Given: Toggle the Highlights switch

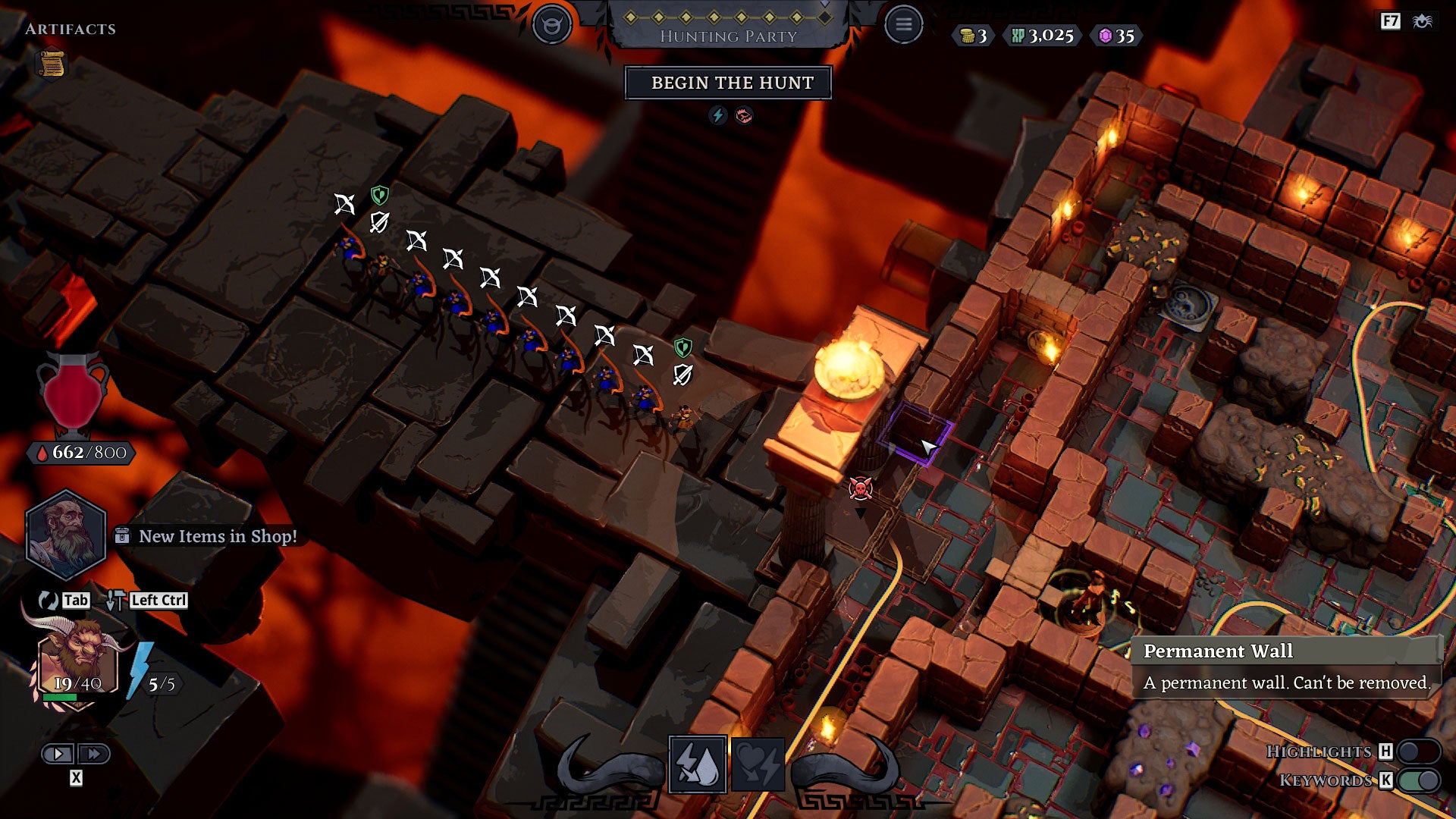Looking at the screenshot, I should 1419,752.
